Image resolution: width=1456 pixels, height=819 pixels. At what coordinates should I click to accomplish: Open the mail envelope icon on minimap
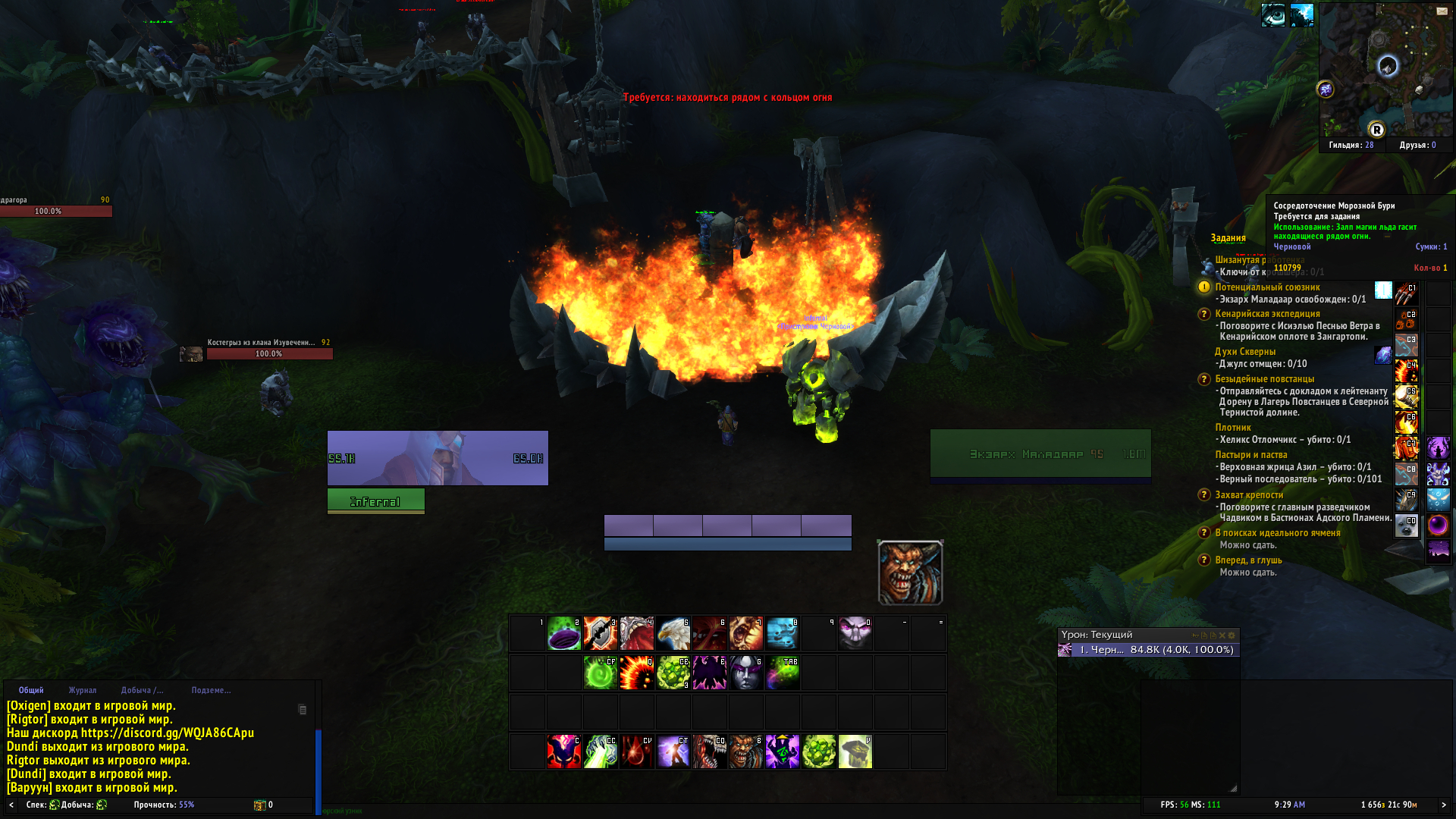pos(1442,11)
